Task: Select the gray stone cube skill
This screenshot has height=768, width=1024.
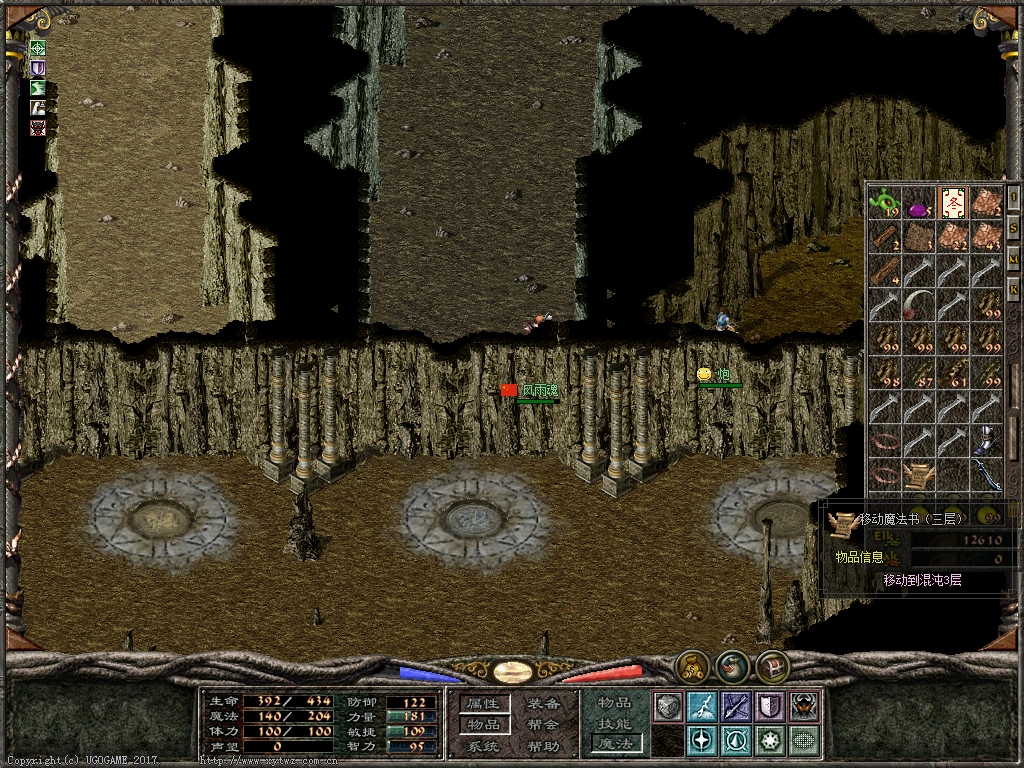Action: click(668, 707)
